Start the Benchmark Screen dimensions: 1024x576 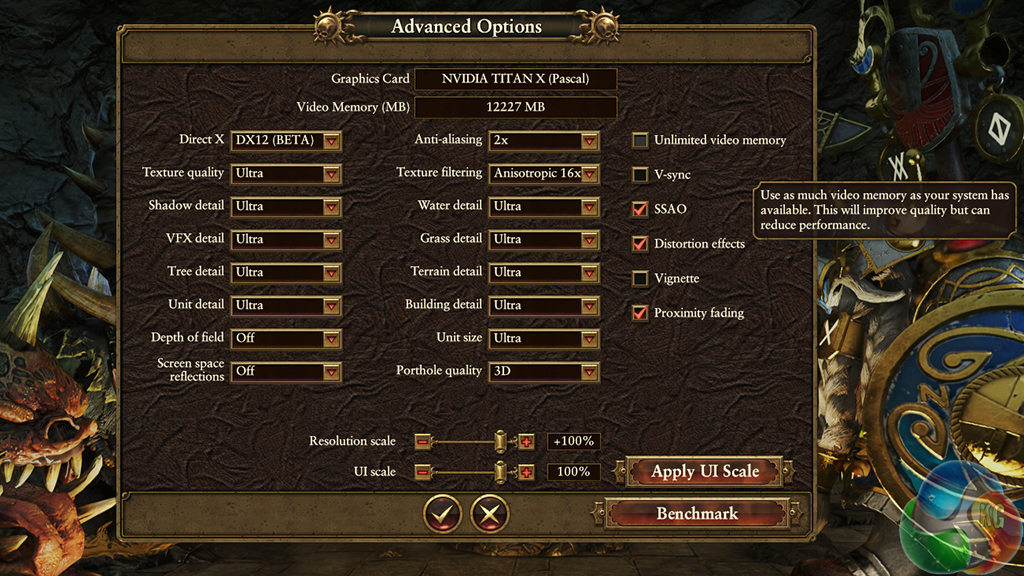[696, 514]
